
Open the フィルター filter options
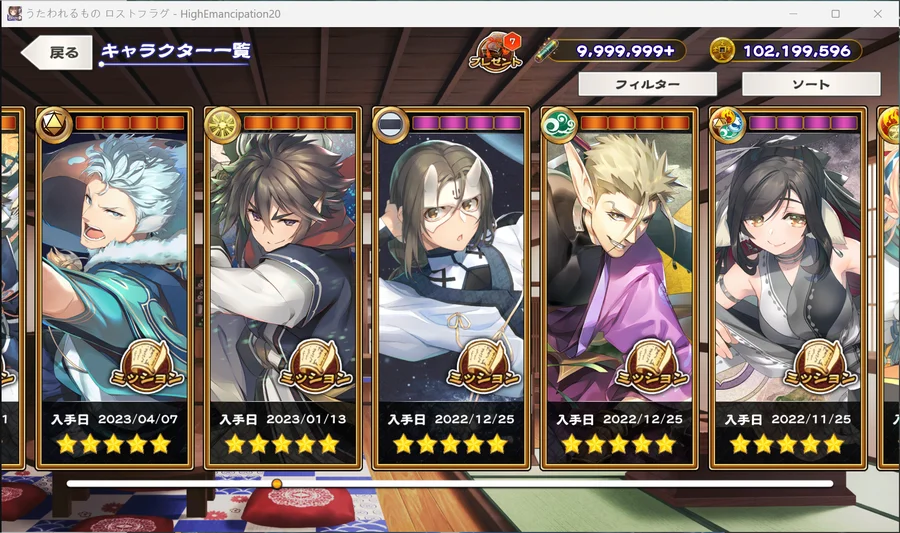[647, 85]
